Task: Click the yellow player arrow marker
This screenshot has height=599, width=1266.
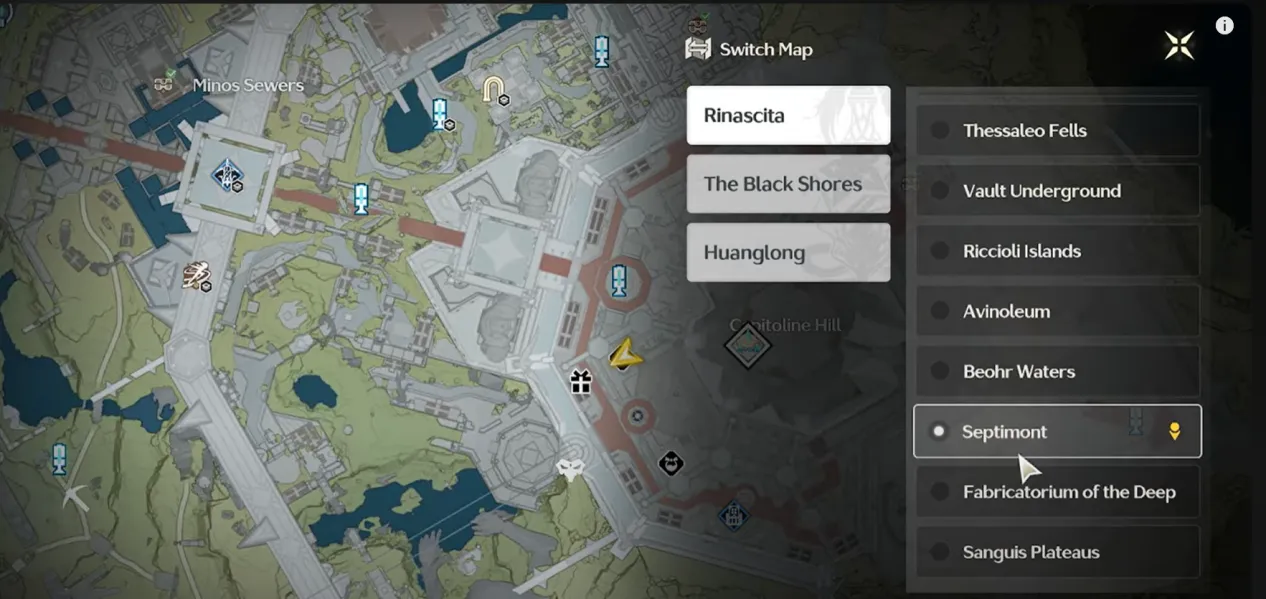Action: point(624,354)
